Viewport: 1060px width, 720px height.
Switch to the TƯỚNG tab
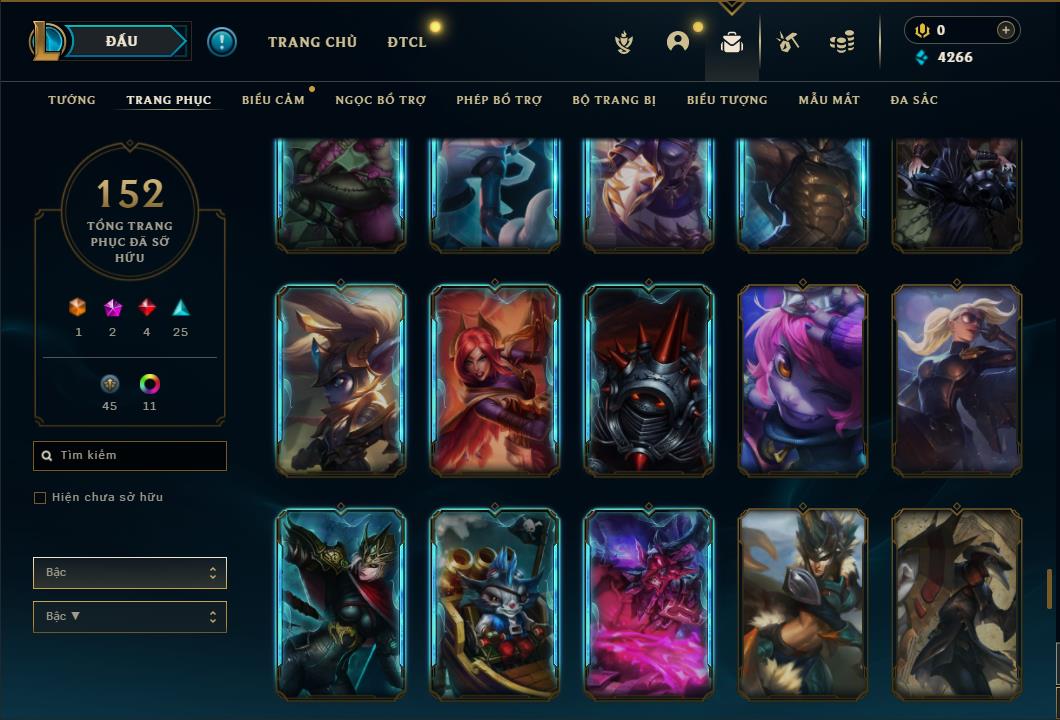pos(72,100)
